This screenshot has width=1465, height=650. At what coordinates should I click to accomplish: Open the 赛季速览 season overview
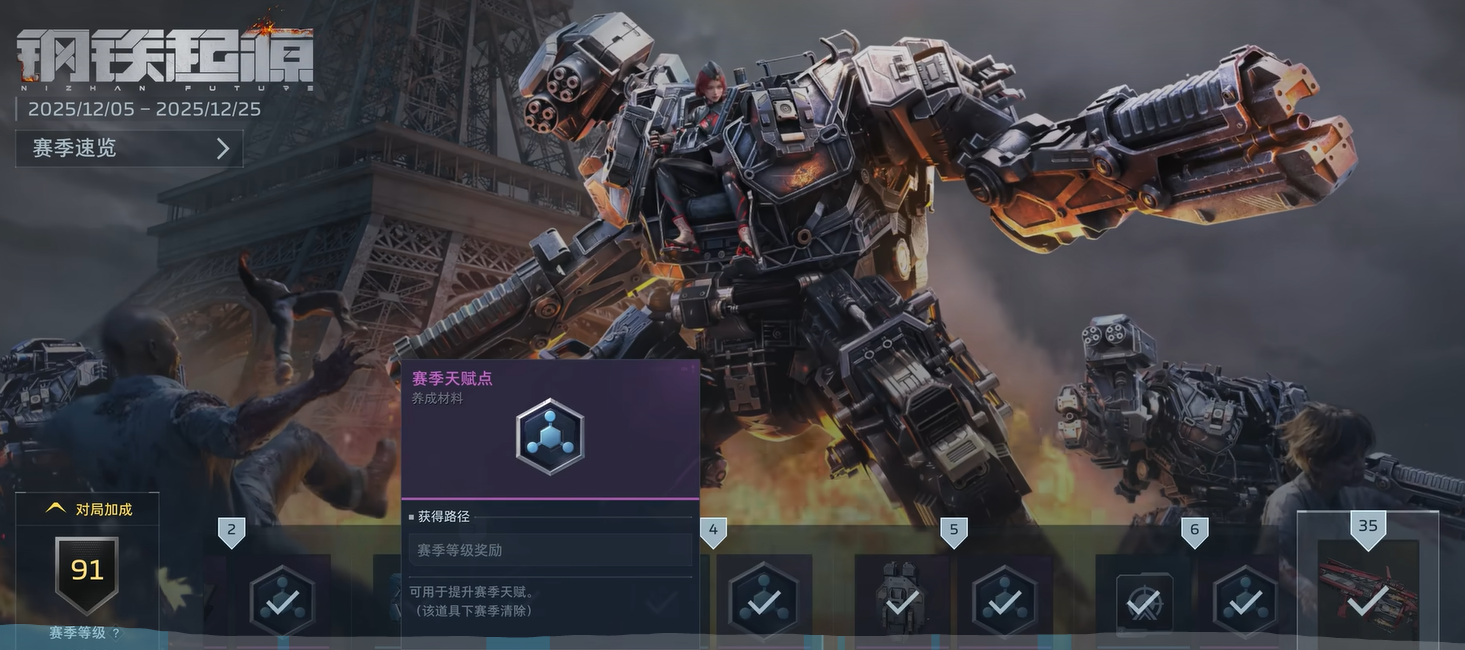pos(129,149)
